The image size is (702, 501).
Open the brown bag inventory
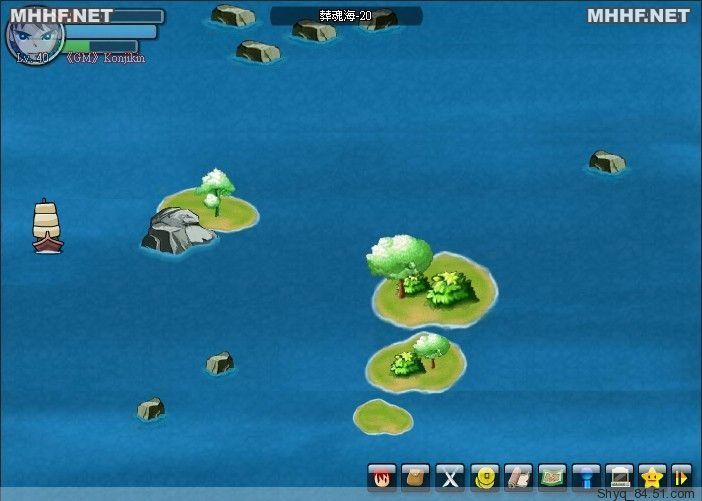point(417,476)
